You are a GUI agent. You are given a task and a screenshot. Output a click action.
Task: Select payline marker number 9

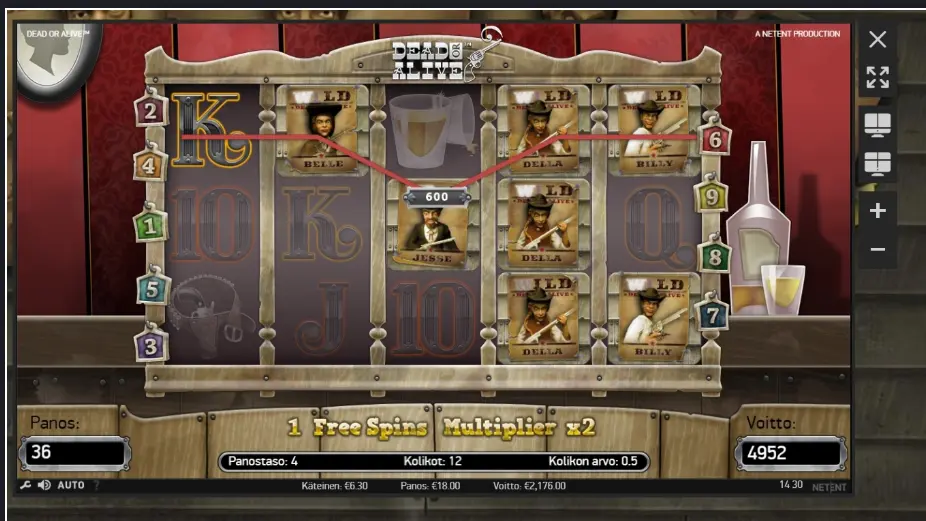(x=711, y=196)
